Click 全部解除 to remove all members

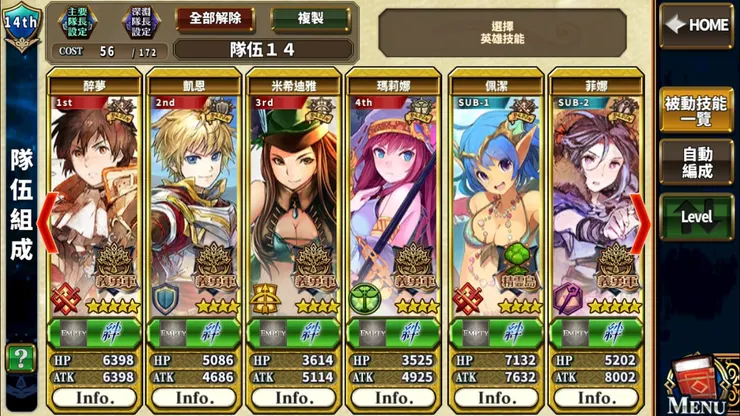coord(215,19)
